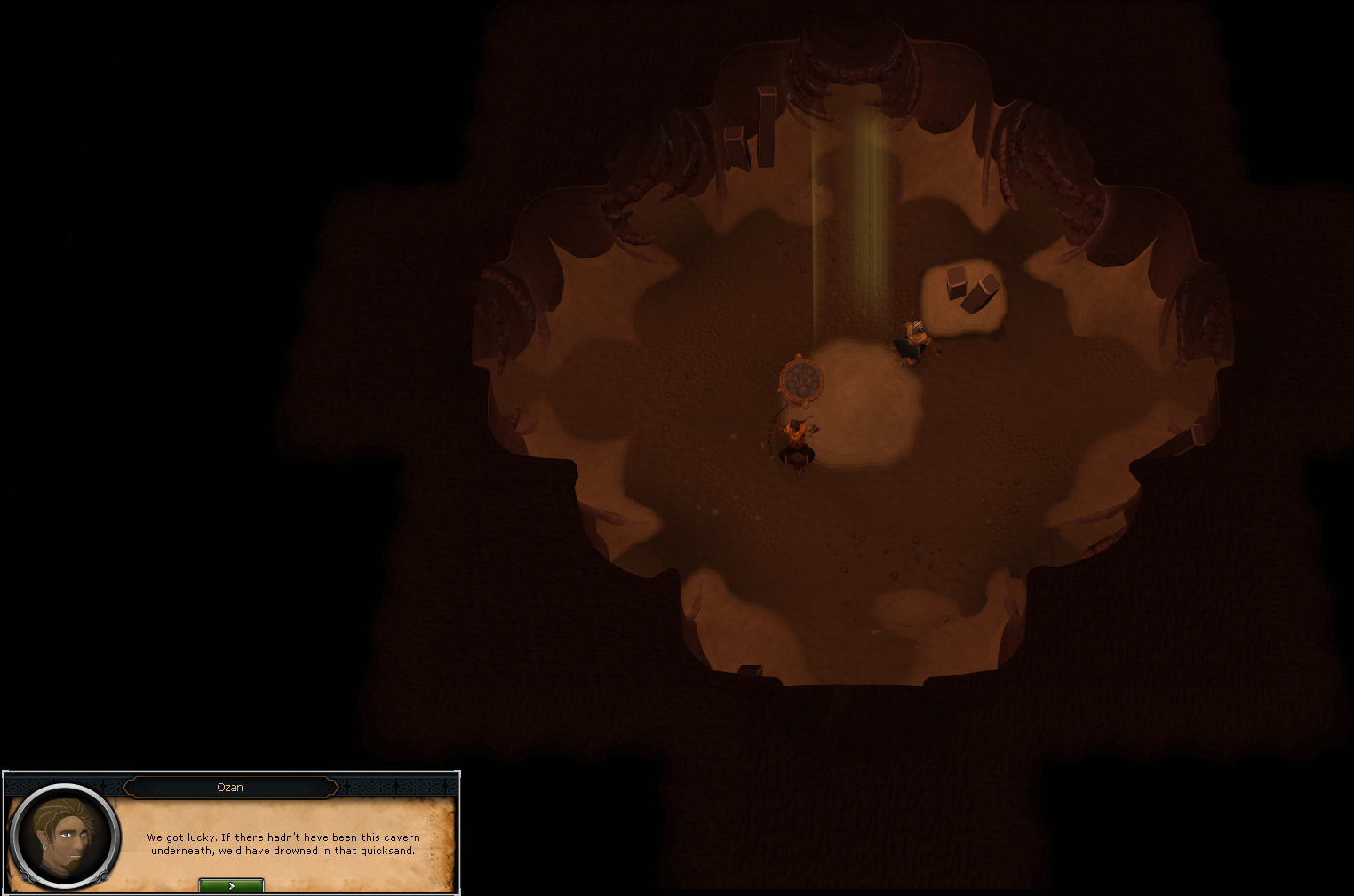Click Ozan's portrait in the dialogue frame
Viewport: 1354px width, 896px height.
[64, 838]
